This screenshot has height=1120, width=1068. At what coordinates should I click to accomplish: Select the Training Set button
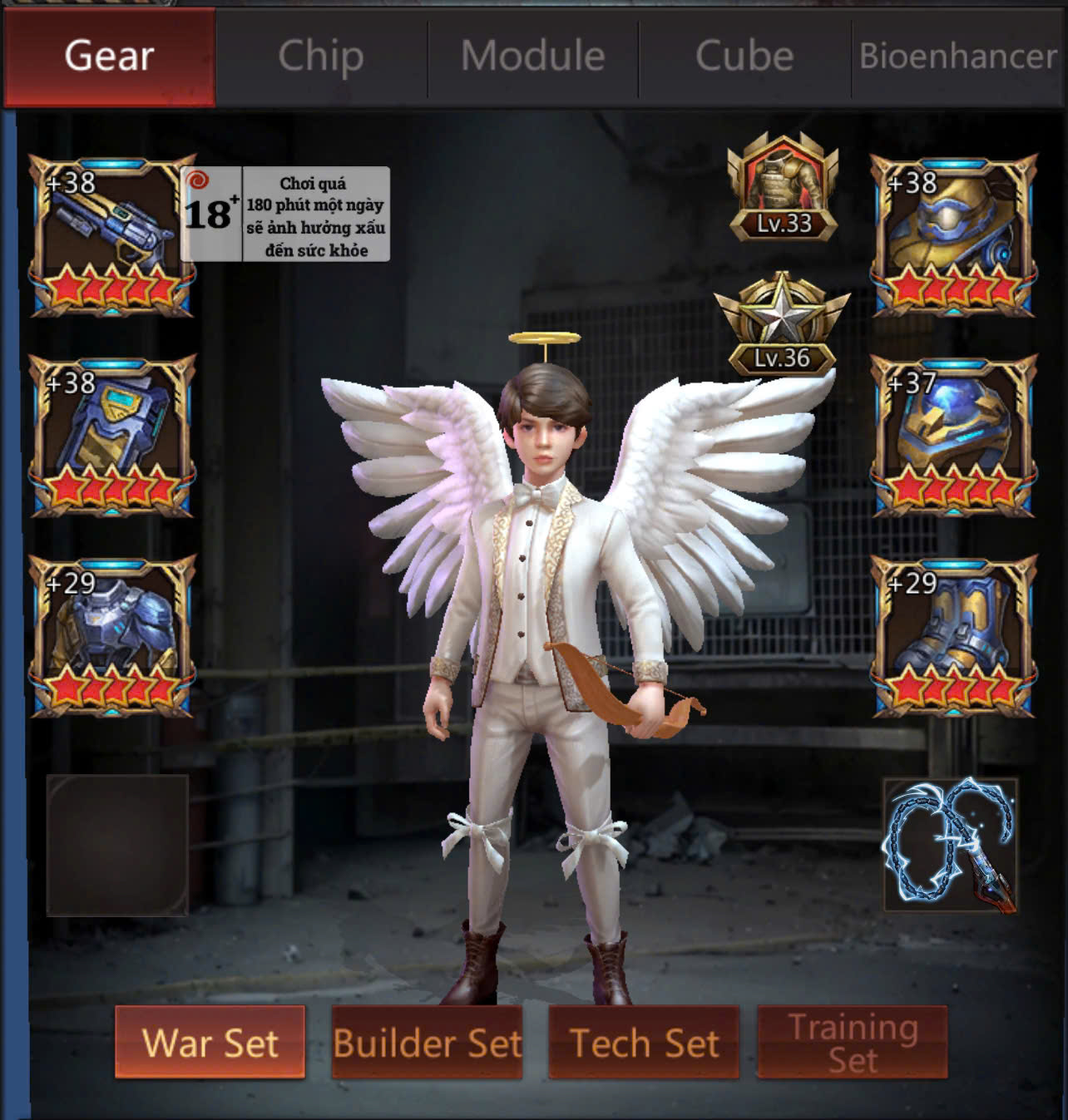853,1043
